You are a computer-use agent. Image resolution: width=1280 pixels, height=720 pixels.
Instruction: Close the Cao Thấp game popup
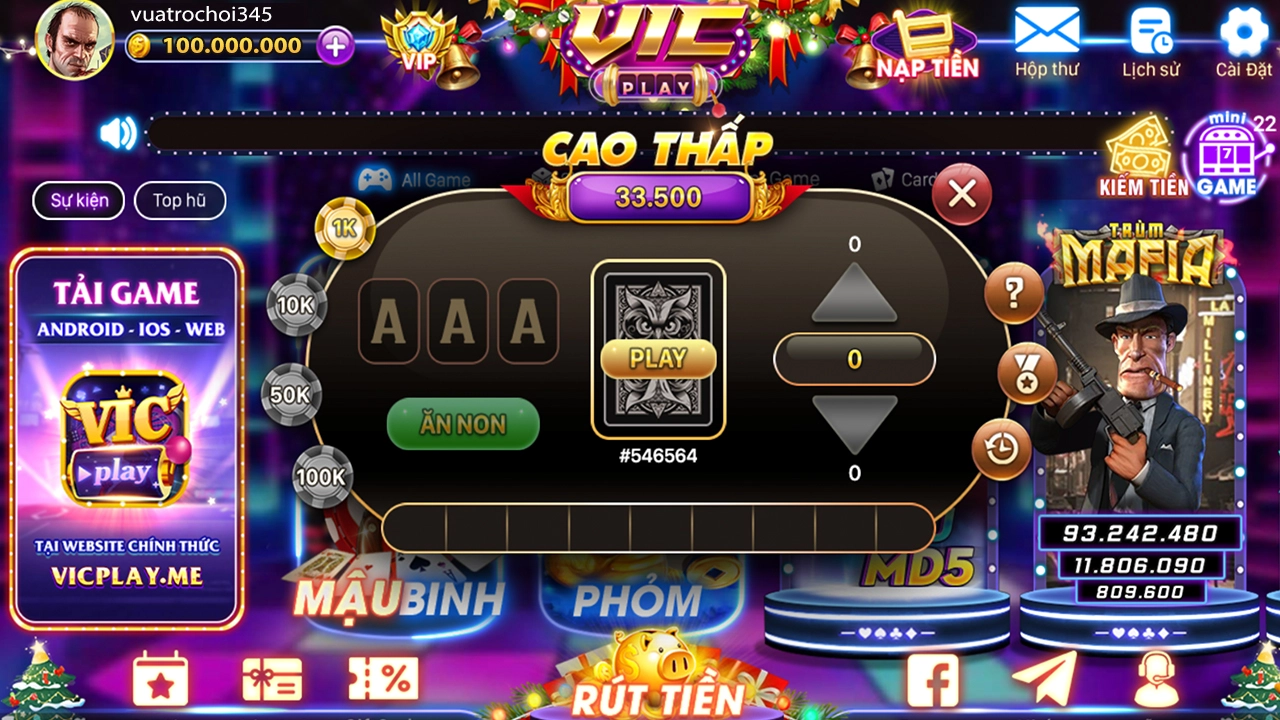pos(961,194)
